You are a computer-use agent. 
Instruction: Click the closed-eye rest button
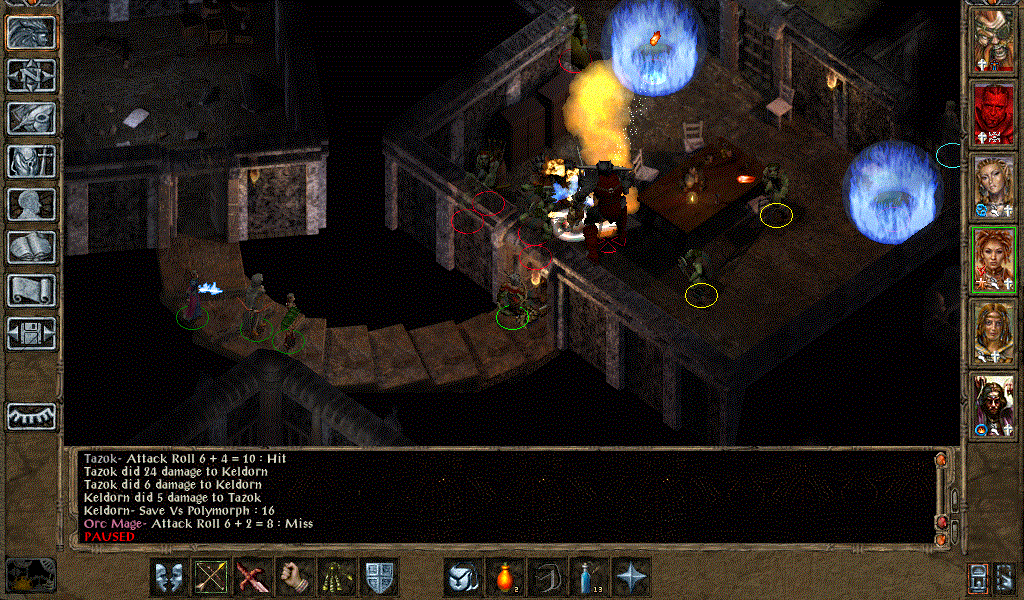click(x=32, y=415)
